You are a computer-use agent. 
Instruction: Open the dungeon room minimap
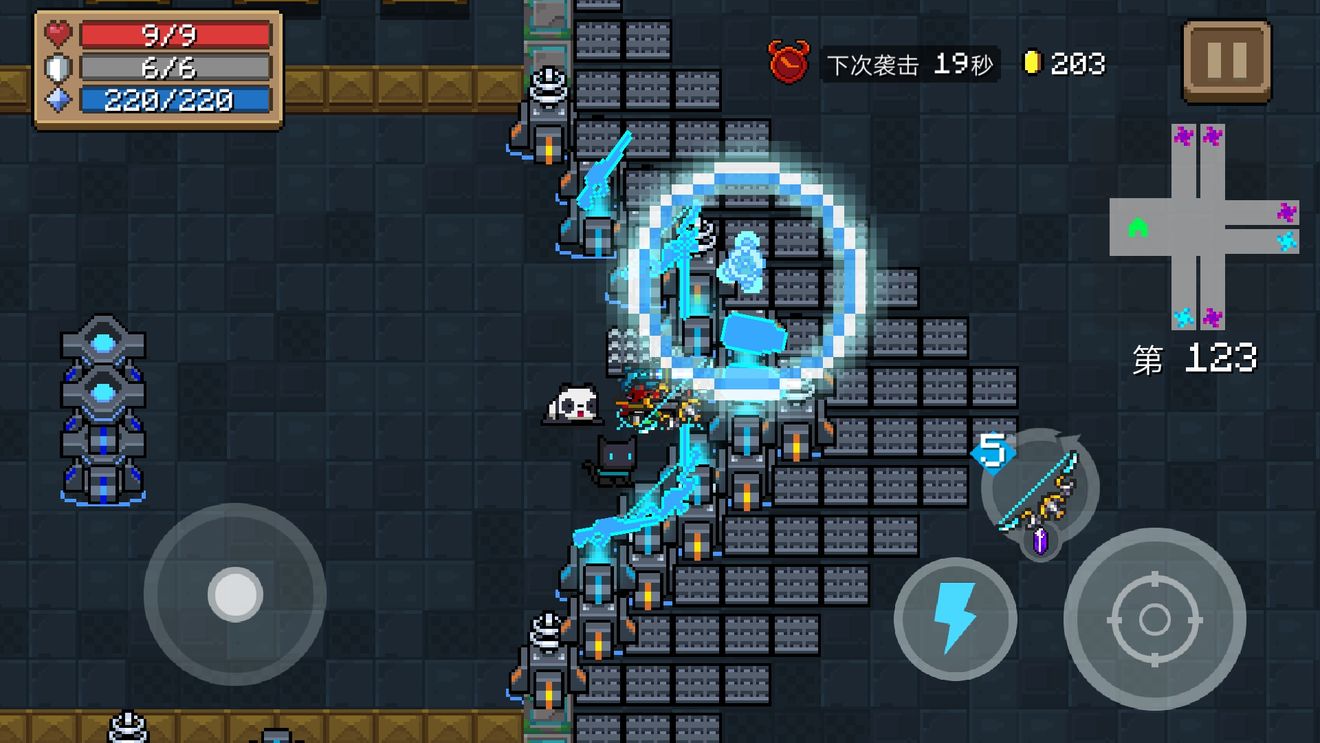point(1204,227)
